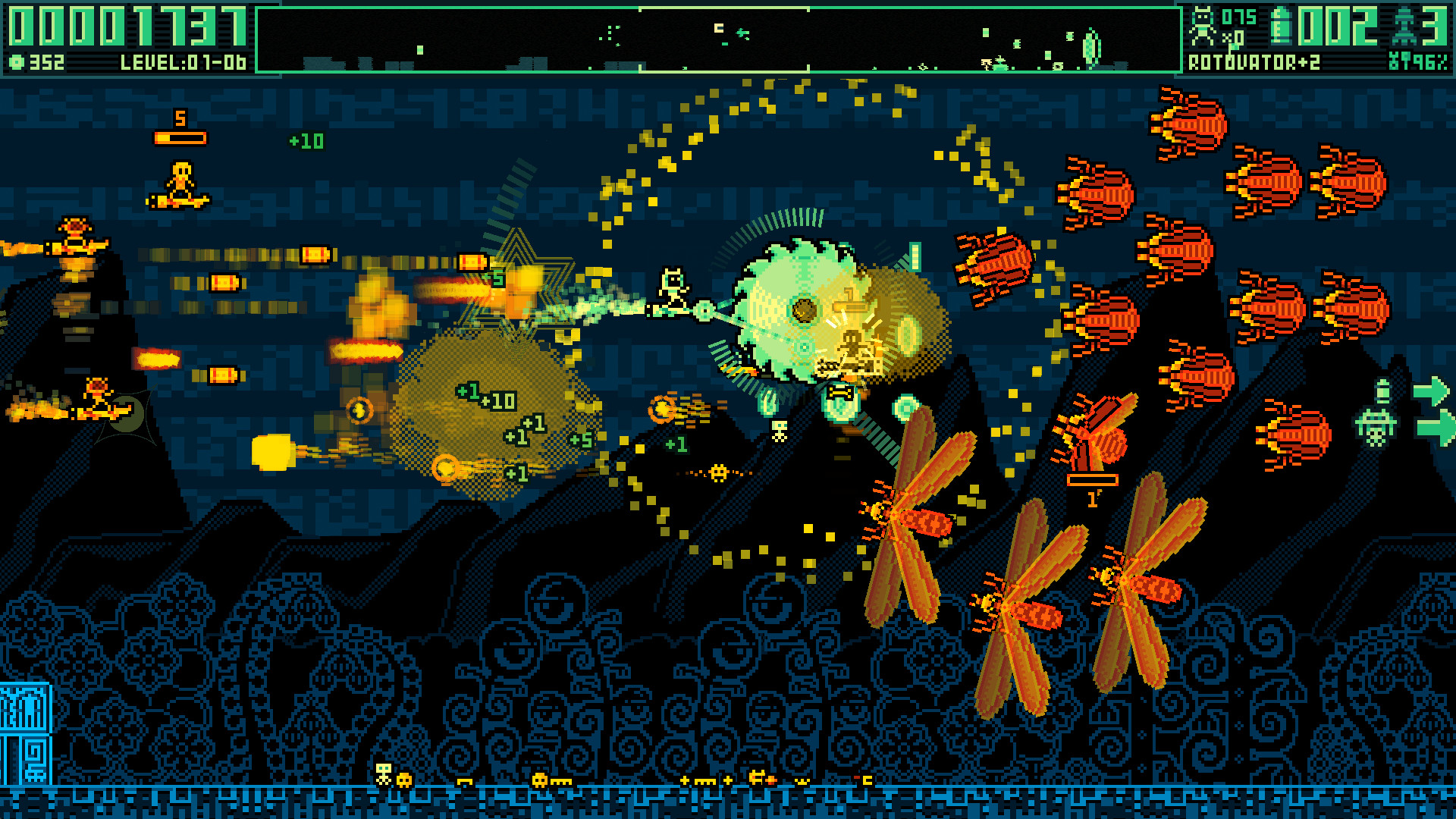Screen dimensions: 1456x819
Task: Select the x0 multiplier indicator
Action: pos(1234,36)
